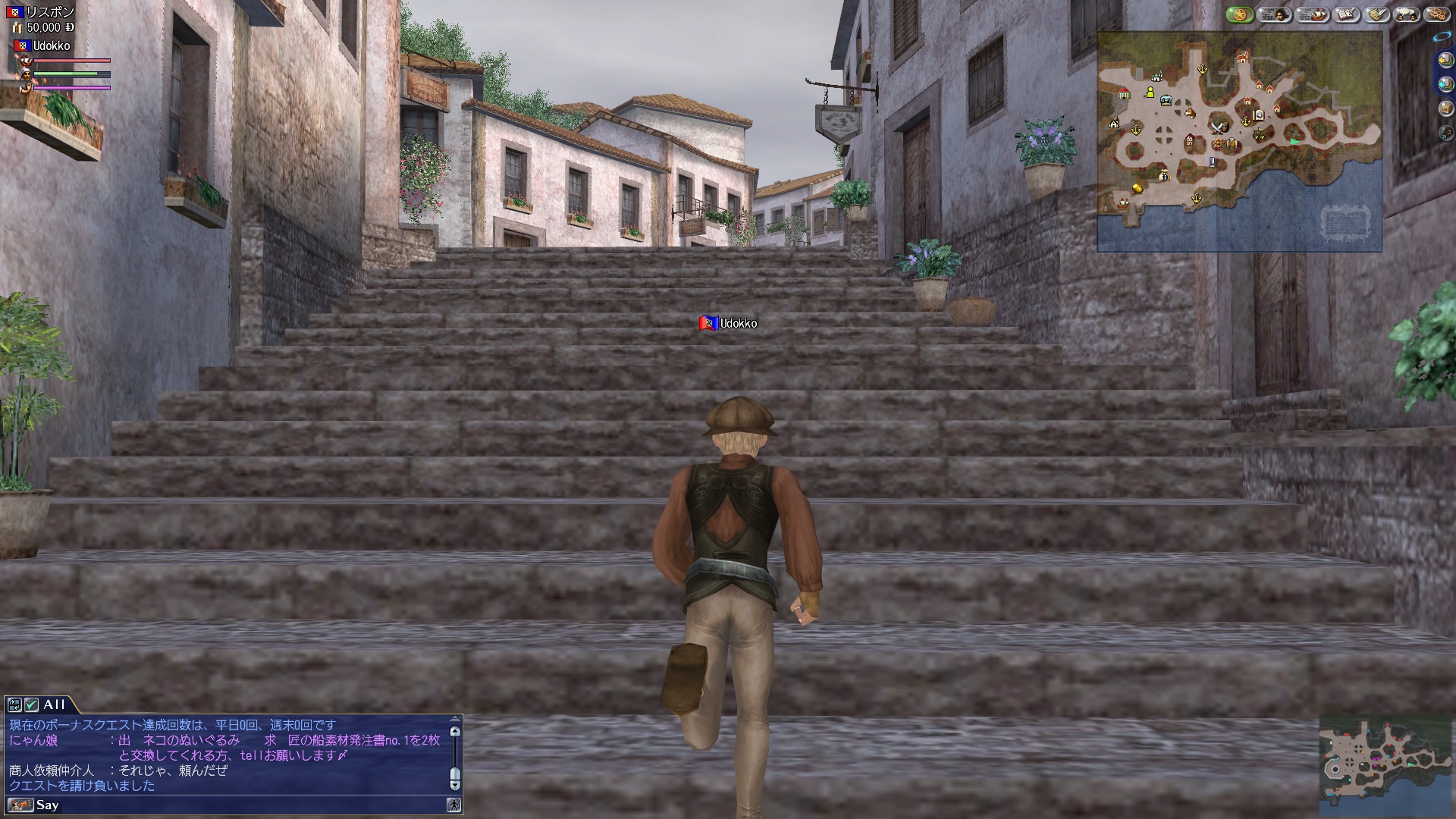
Task: Select the All chat tab
Action: tap(55, 704)
